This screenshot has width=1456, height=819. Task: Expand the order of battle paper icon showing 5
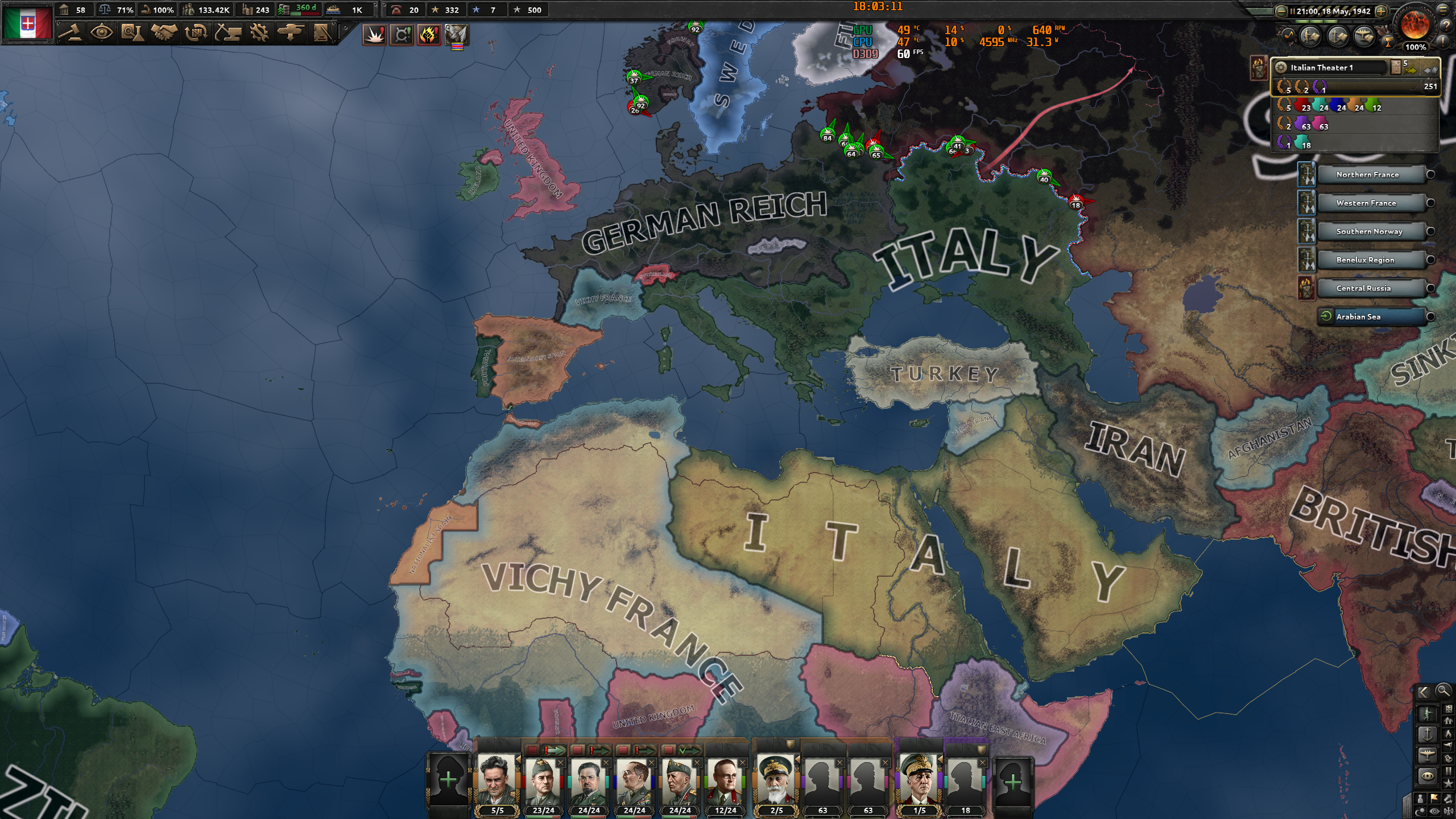(1395, 67)
